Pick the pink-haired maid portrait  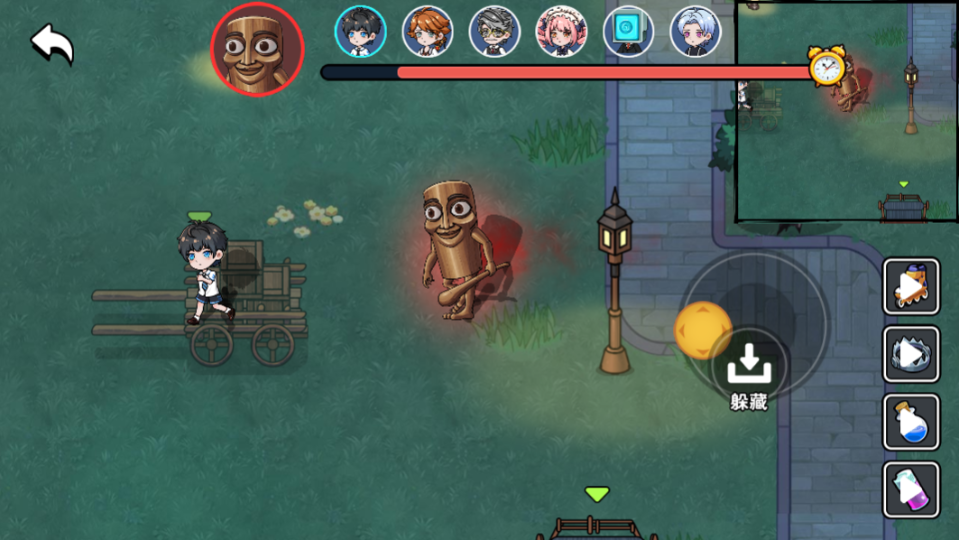tap(562, 32)
